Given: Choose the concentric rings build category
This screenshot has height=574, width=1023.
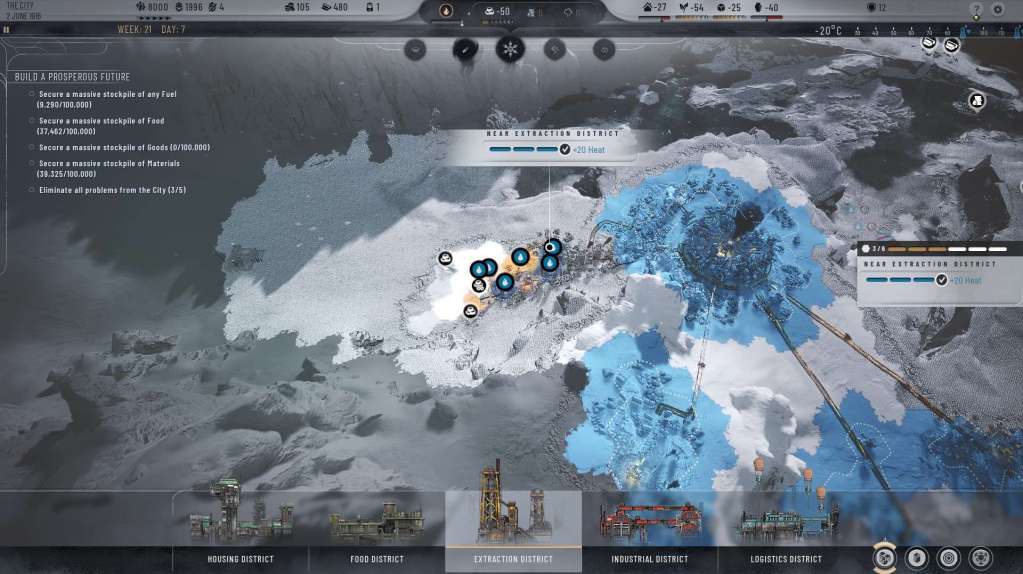Looking at the screenshot, I should click(x=947, y=558).
